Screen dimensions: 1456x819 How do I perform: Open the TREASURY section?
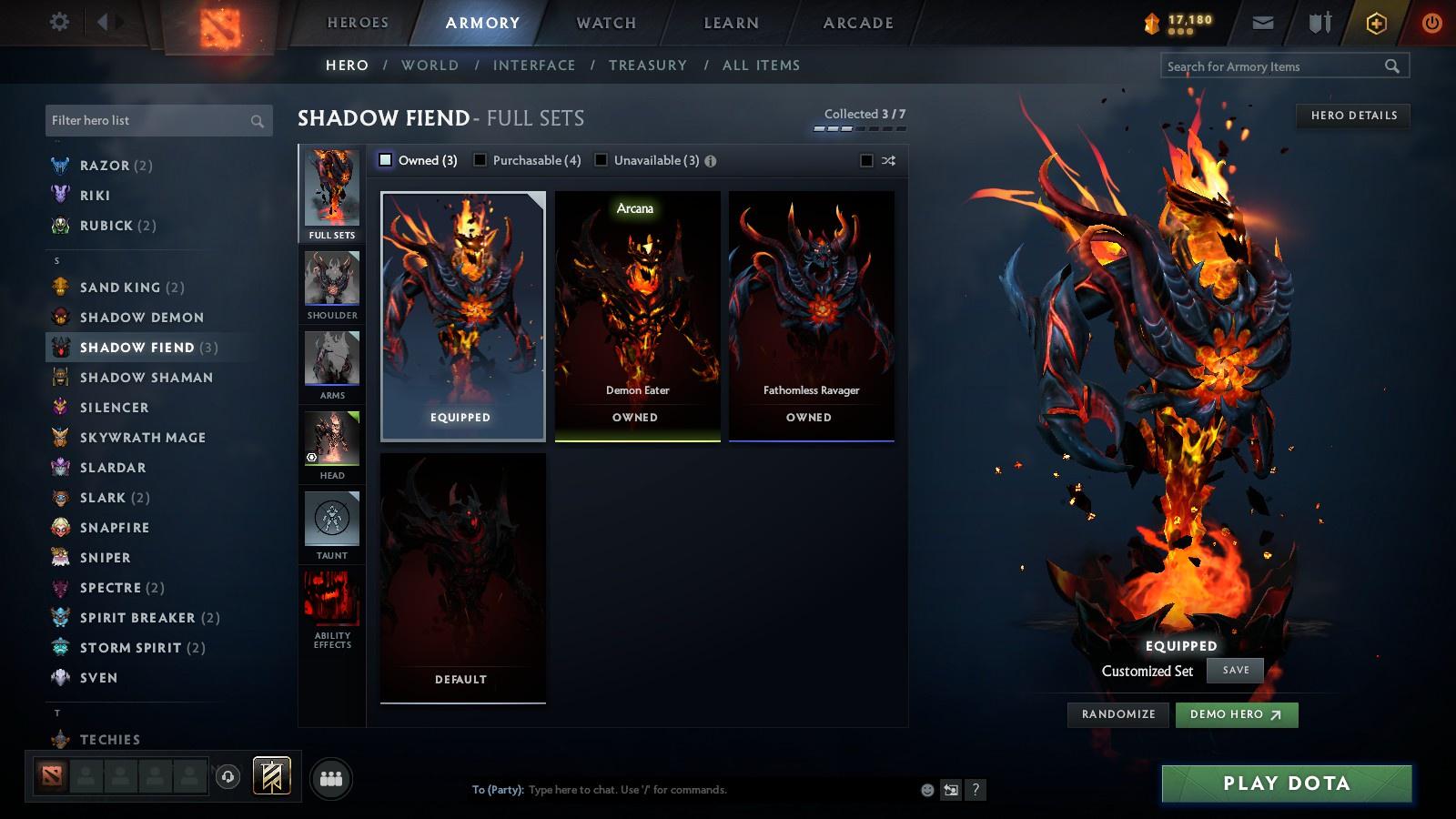click(x=648, y=65)
